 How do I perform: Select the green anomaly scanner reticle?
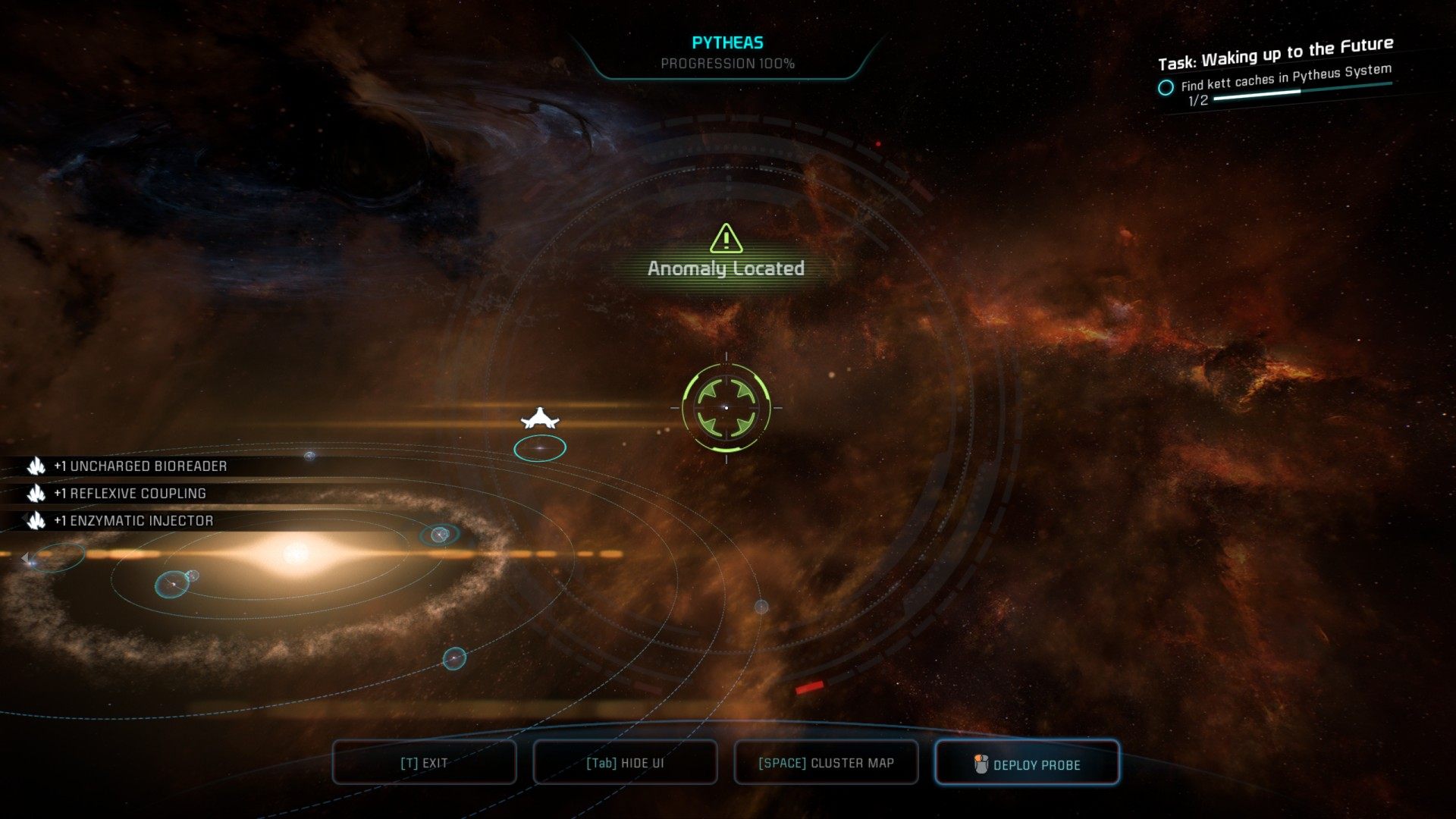point(726,407)
